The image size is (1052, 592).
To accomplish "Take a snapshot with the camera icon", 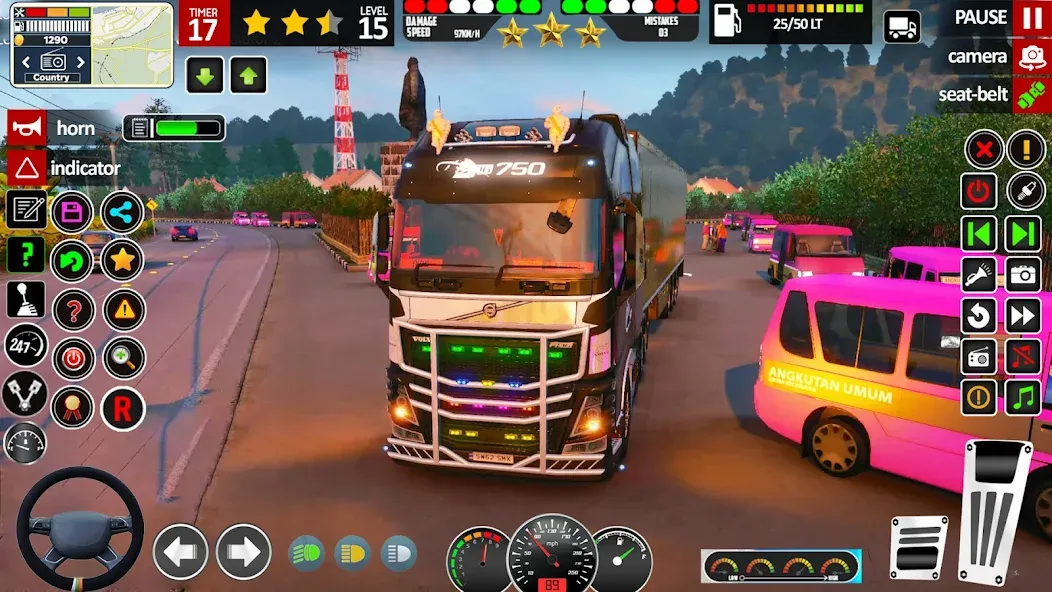I will 1023,273.
